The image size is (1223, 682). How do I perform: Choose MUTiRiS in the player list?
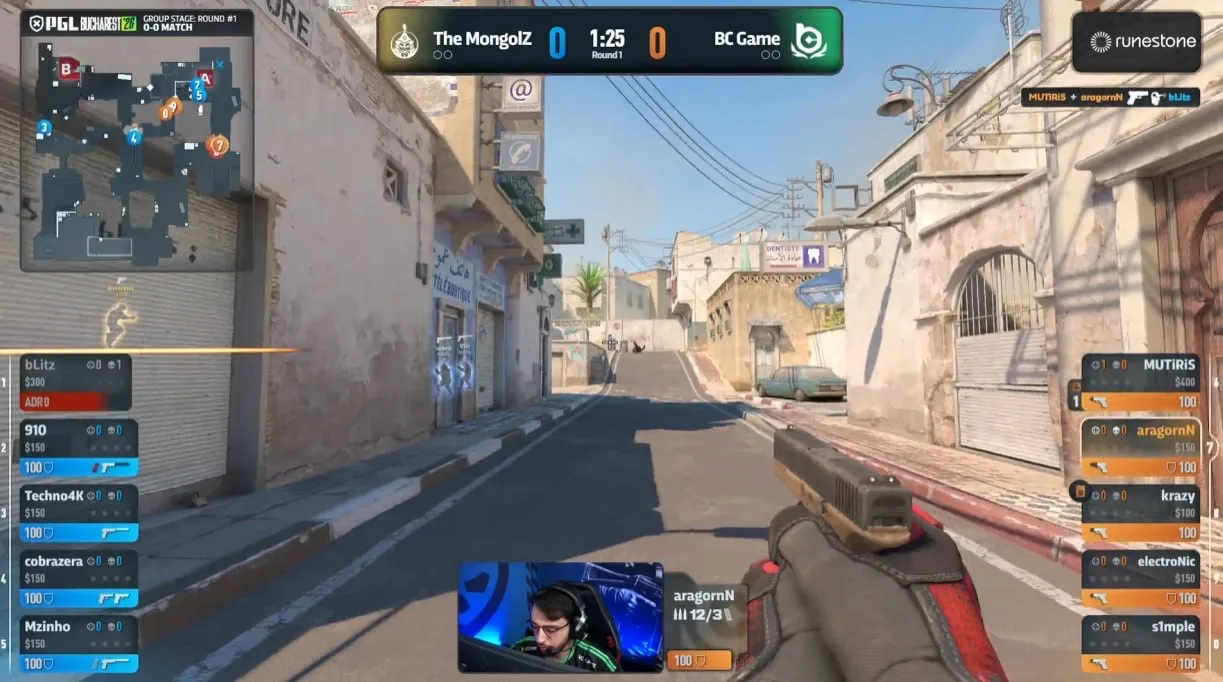click(x=1141, y=382)
